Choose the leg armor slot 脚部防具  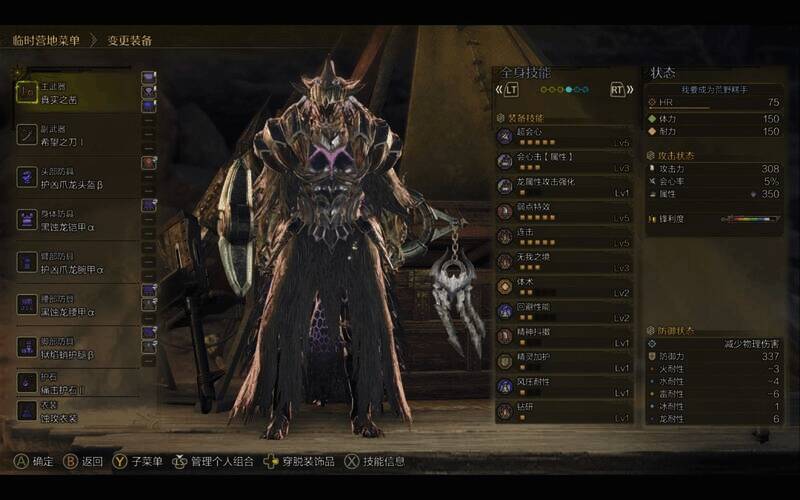click(78, 348)
